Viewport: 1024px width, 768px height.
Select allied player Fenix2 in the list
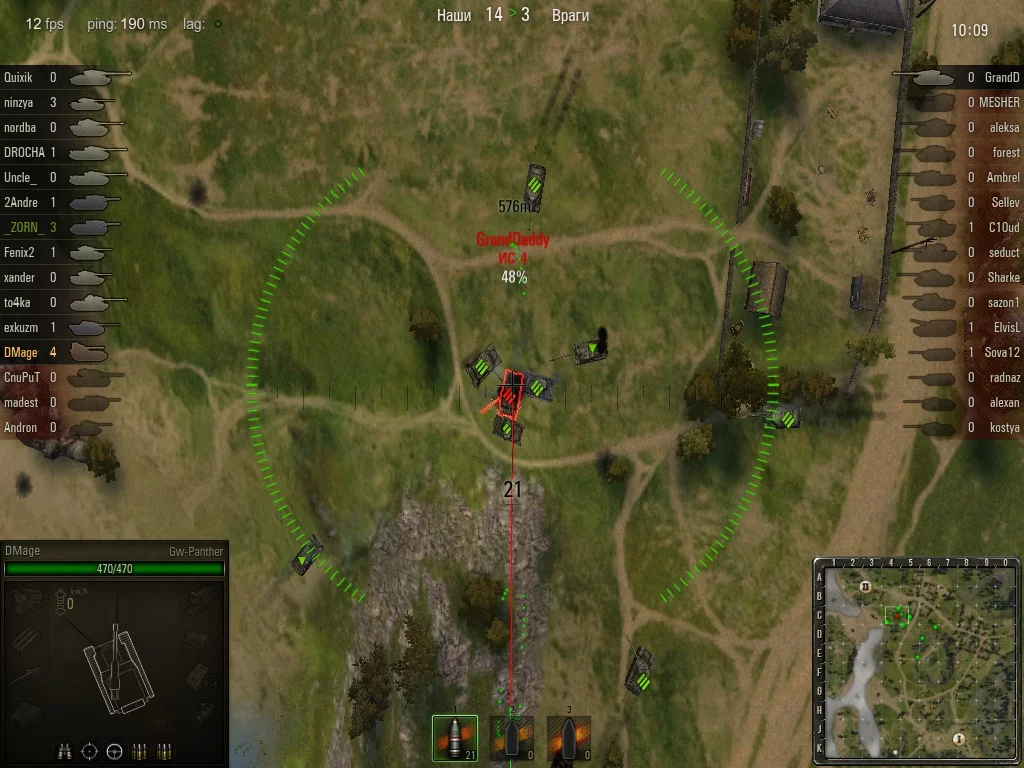tap(60, 252)
